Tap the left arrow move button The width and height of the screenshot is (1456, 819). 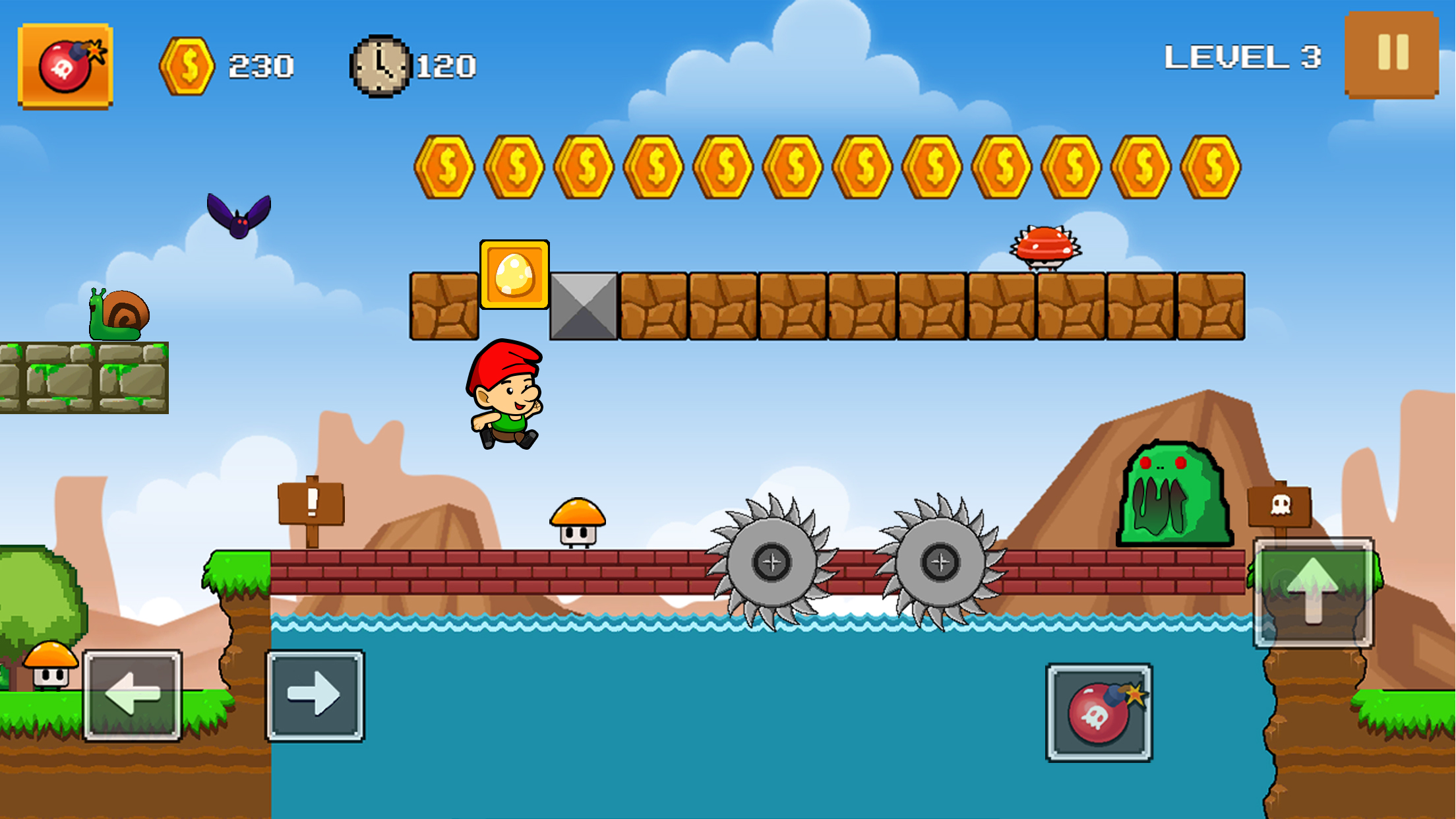[133, 695]
